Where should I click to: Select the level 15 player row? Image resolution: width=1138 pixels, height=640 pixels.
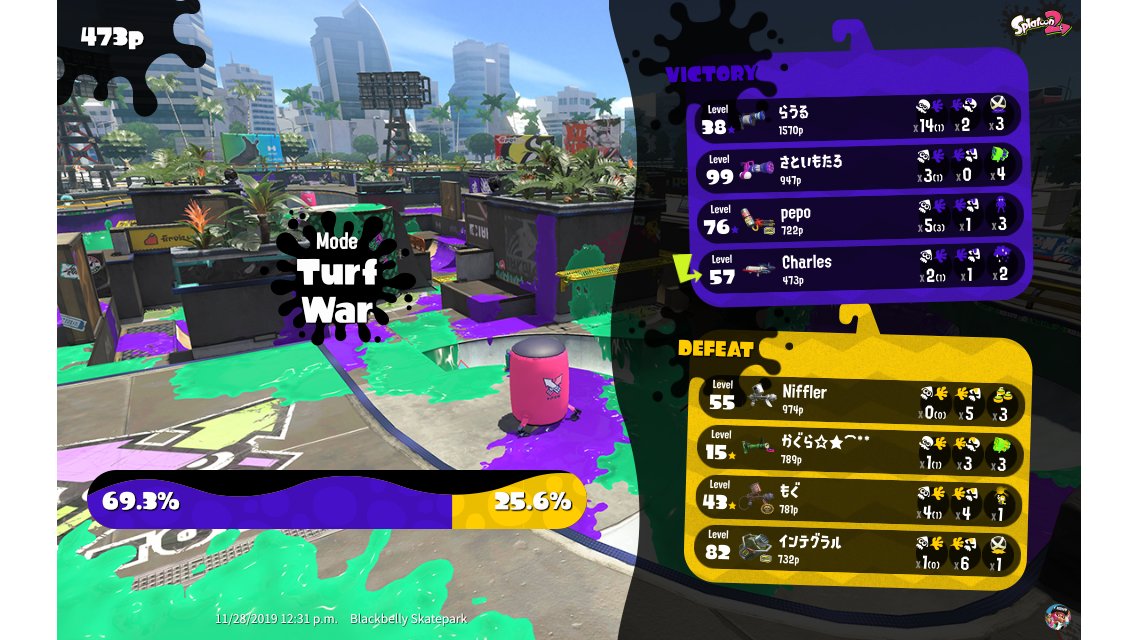click(860, 448)
